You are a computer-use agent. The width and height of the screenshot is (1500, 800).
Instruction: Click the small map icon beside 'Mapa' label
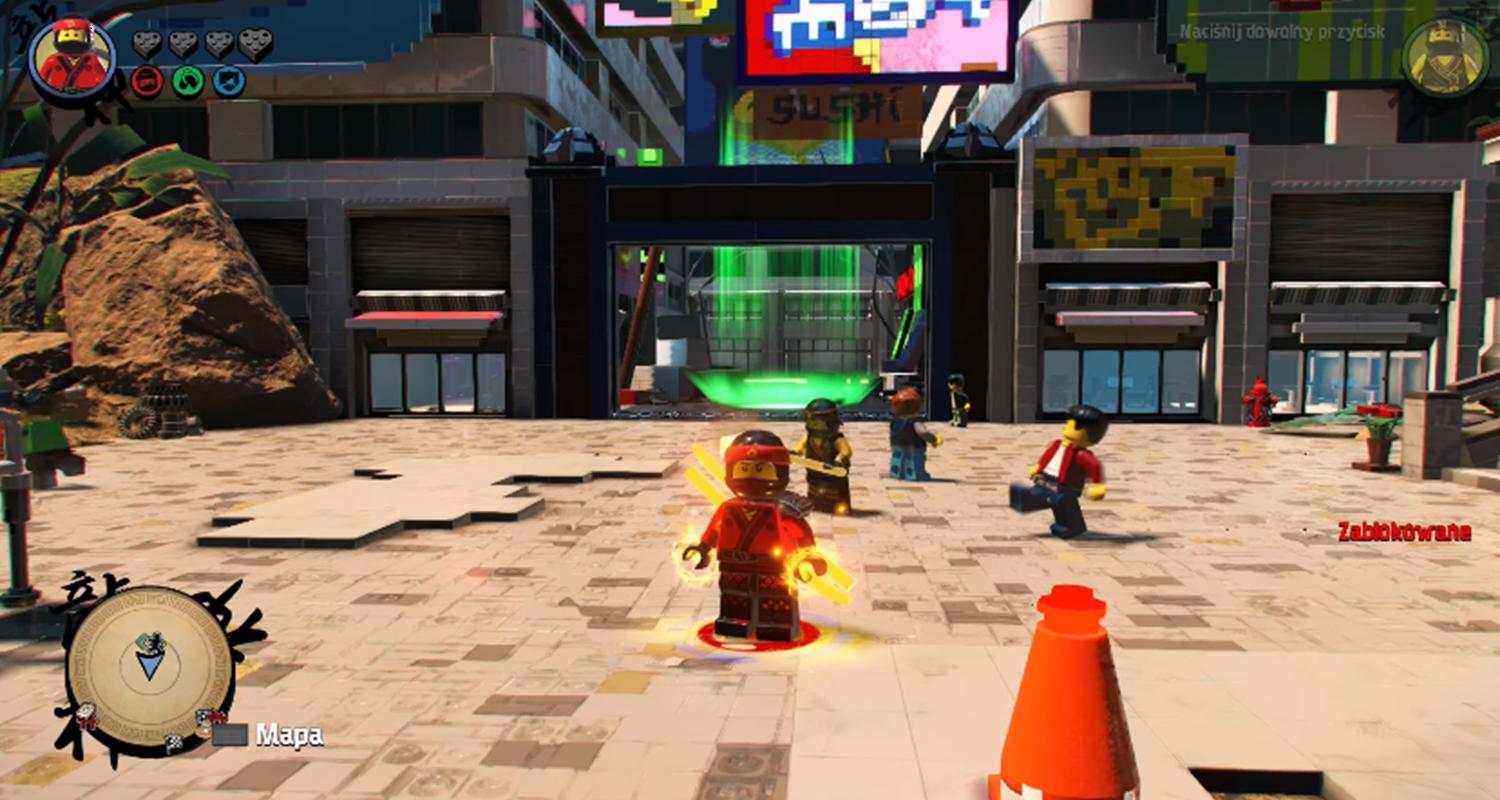point(231,732)
